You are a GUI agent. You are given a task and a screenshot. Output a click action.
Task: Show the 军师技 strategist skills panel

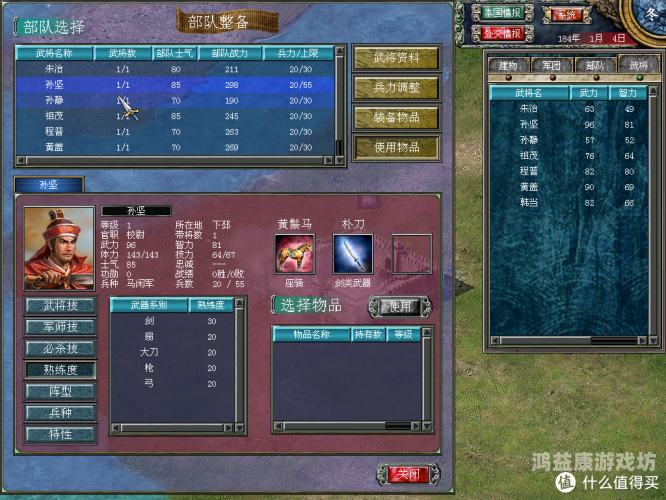pyautogui.click(x=60, y=327)
